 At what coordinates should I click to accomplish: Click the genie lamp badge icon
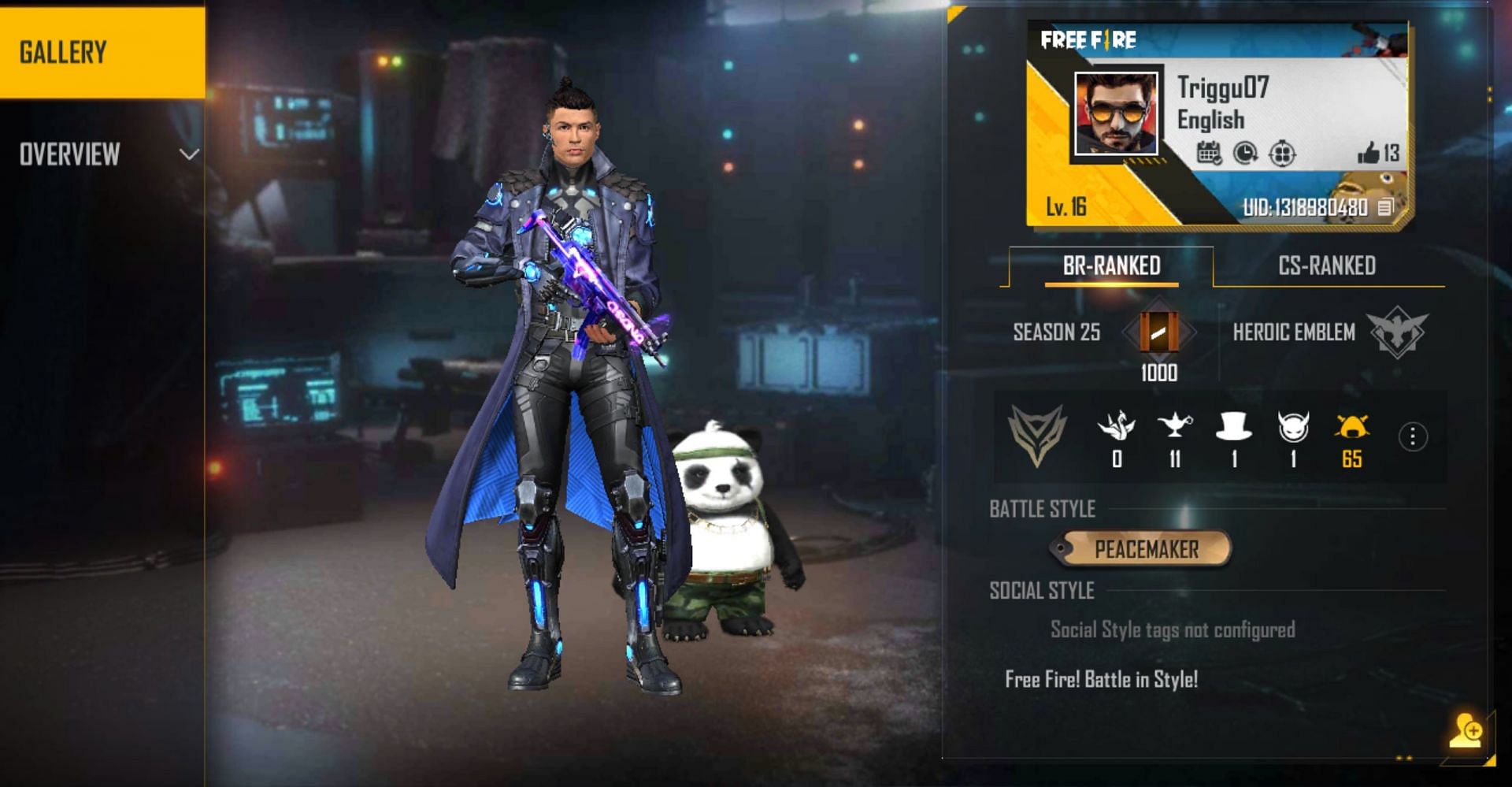click(1174, 428)
